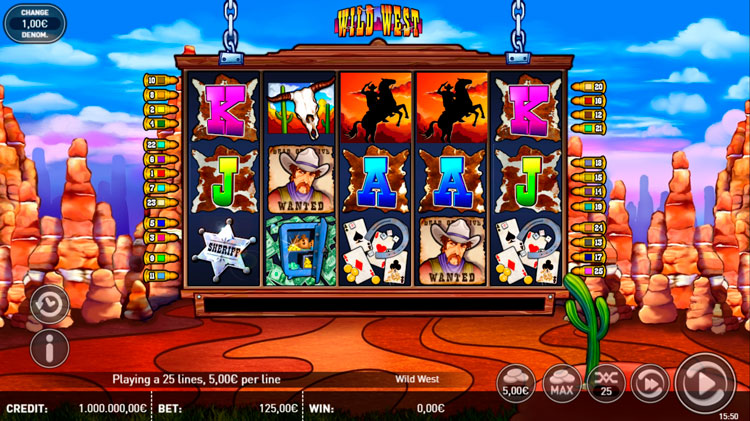Set the bet to MAX
This screenshot has width=750, height=421.
(562, 383)
